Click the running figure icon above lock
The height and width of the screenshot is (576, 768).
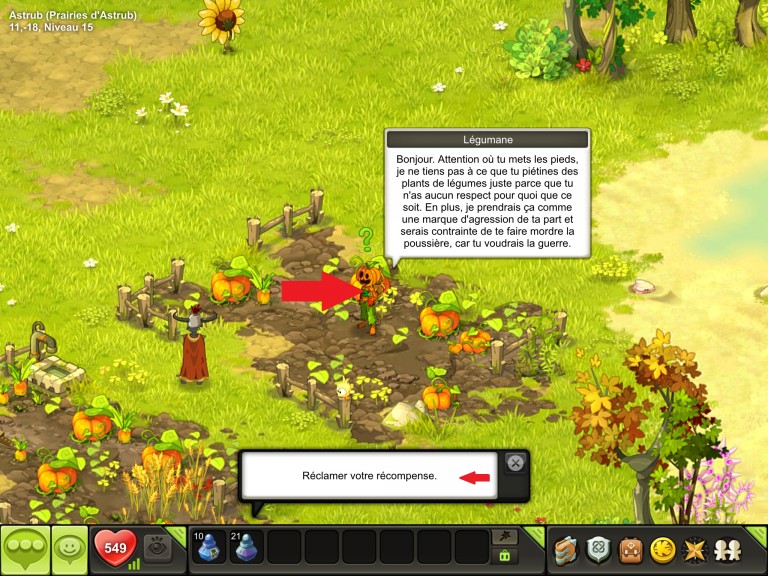506,537
